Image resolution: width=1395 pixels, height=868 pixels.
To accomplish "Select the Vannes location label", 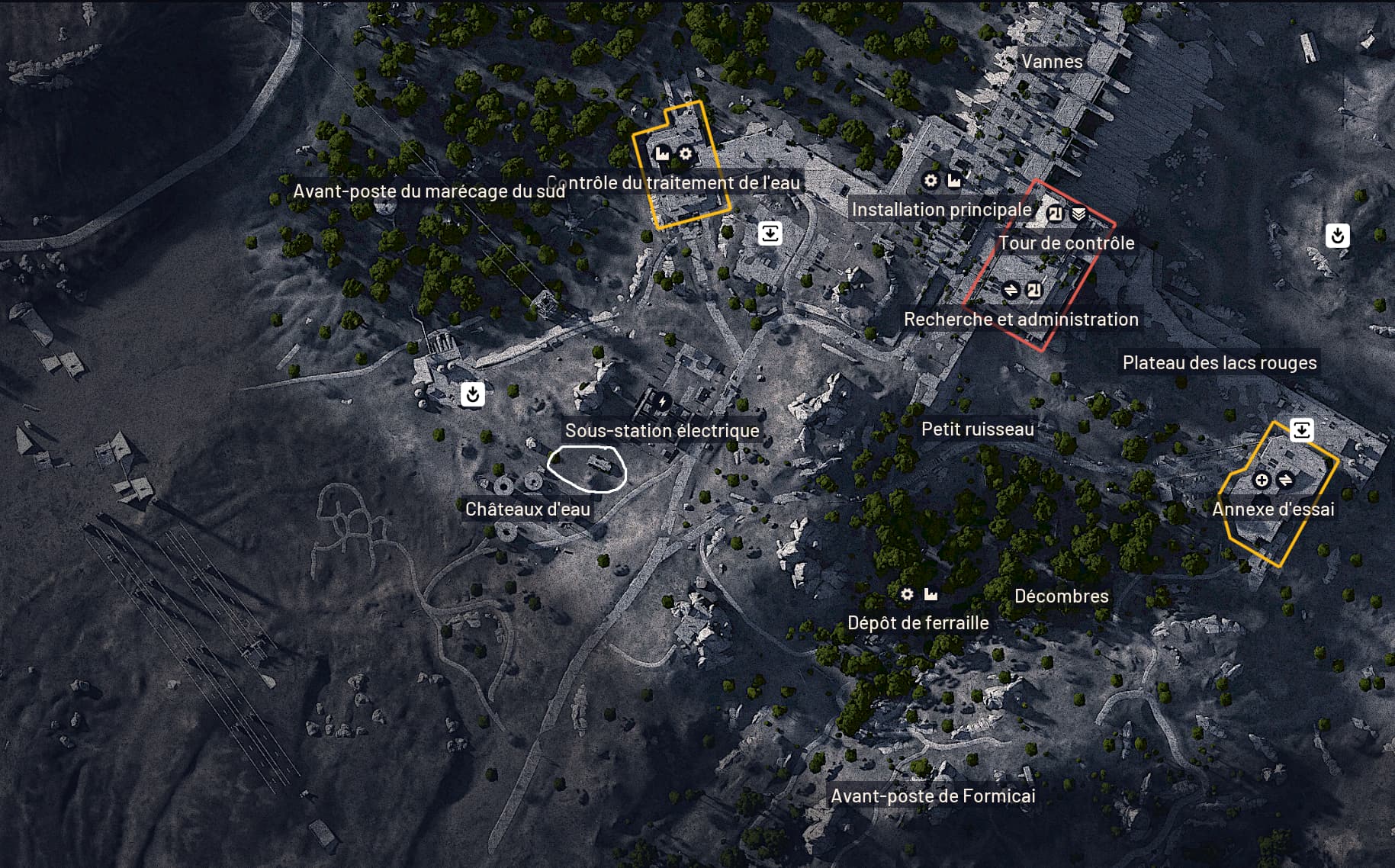I will (x=1051, y=62).
